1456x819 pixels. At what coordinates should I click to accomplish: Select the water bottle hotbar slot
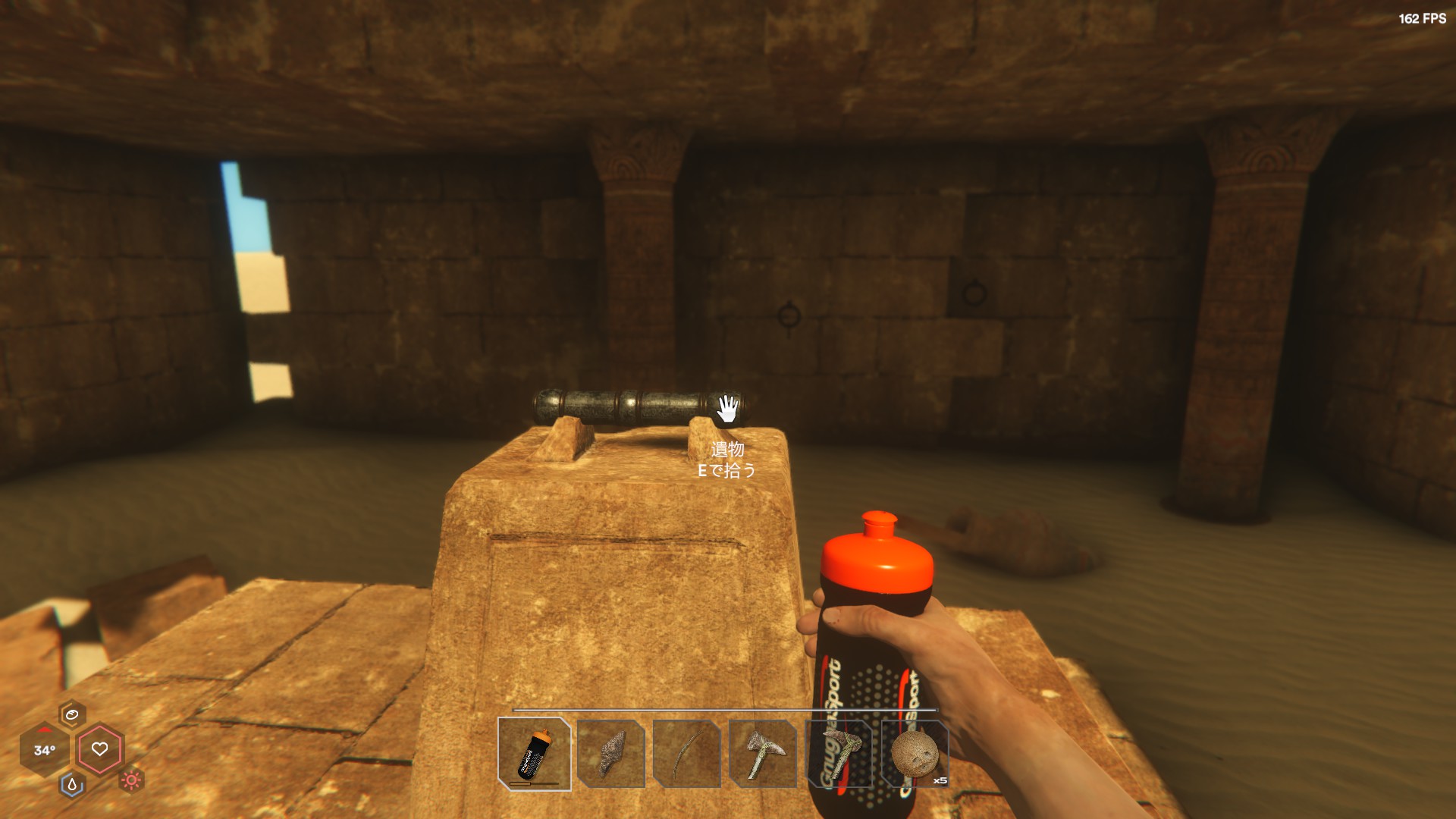coord(535,754)
